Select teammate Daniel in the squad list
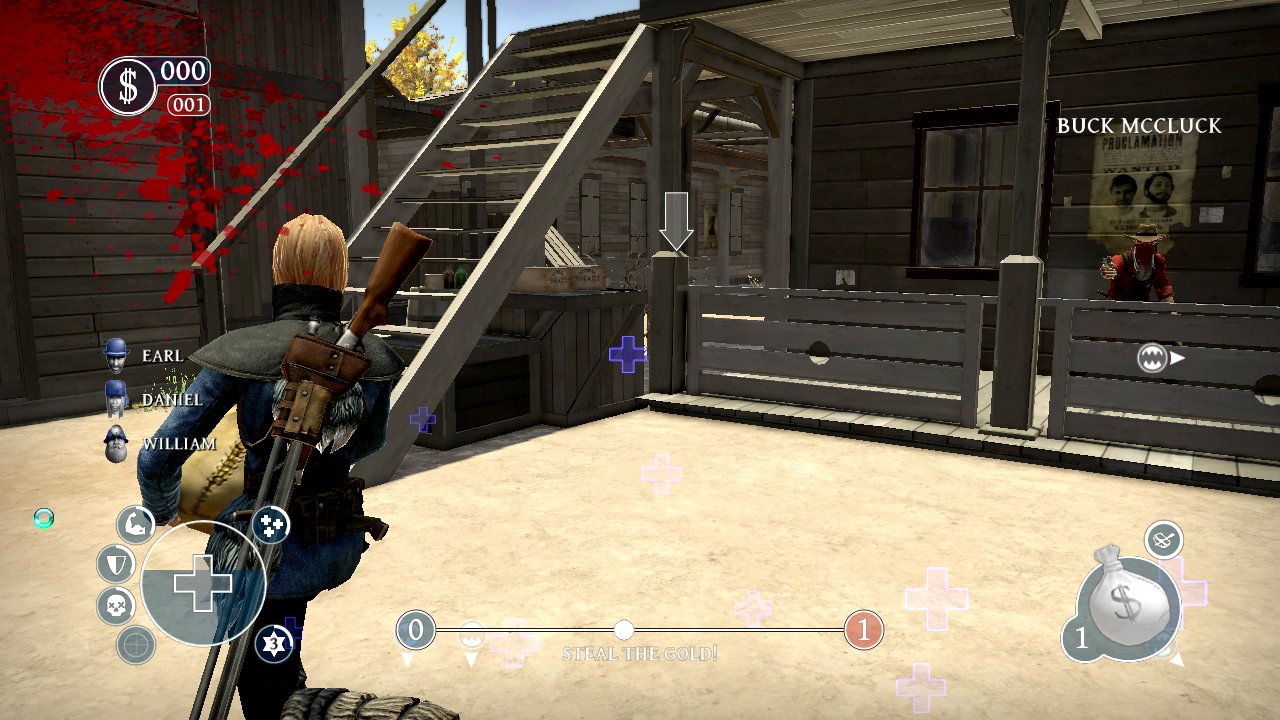This screenshot has width=1280, height=720. click(117, 399)
